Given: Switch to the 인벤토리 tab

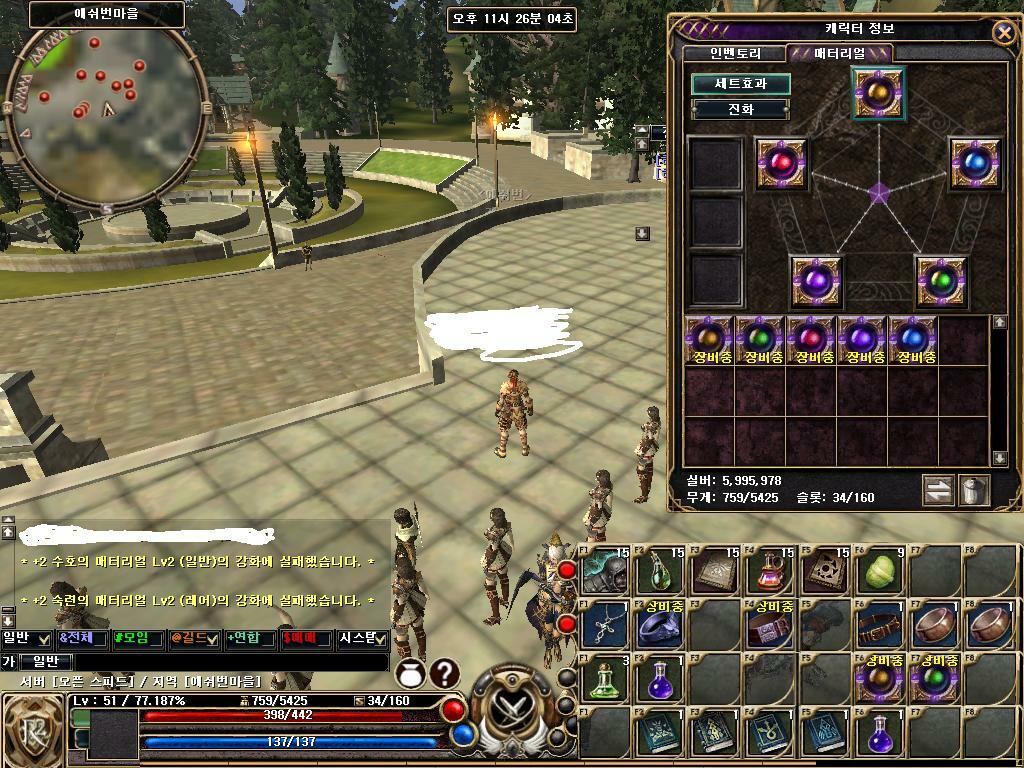Looking at the screenshot, I should click(x=736, y=53).
